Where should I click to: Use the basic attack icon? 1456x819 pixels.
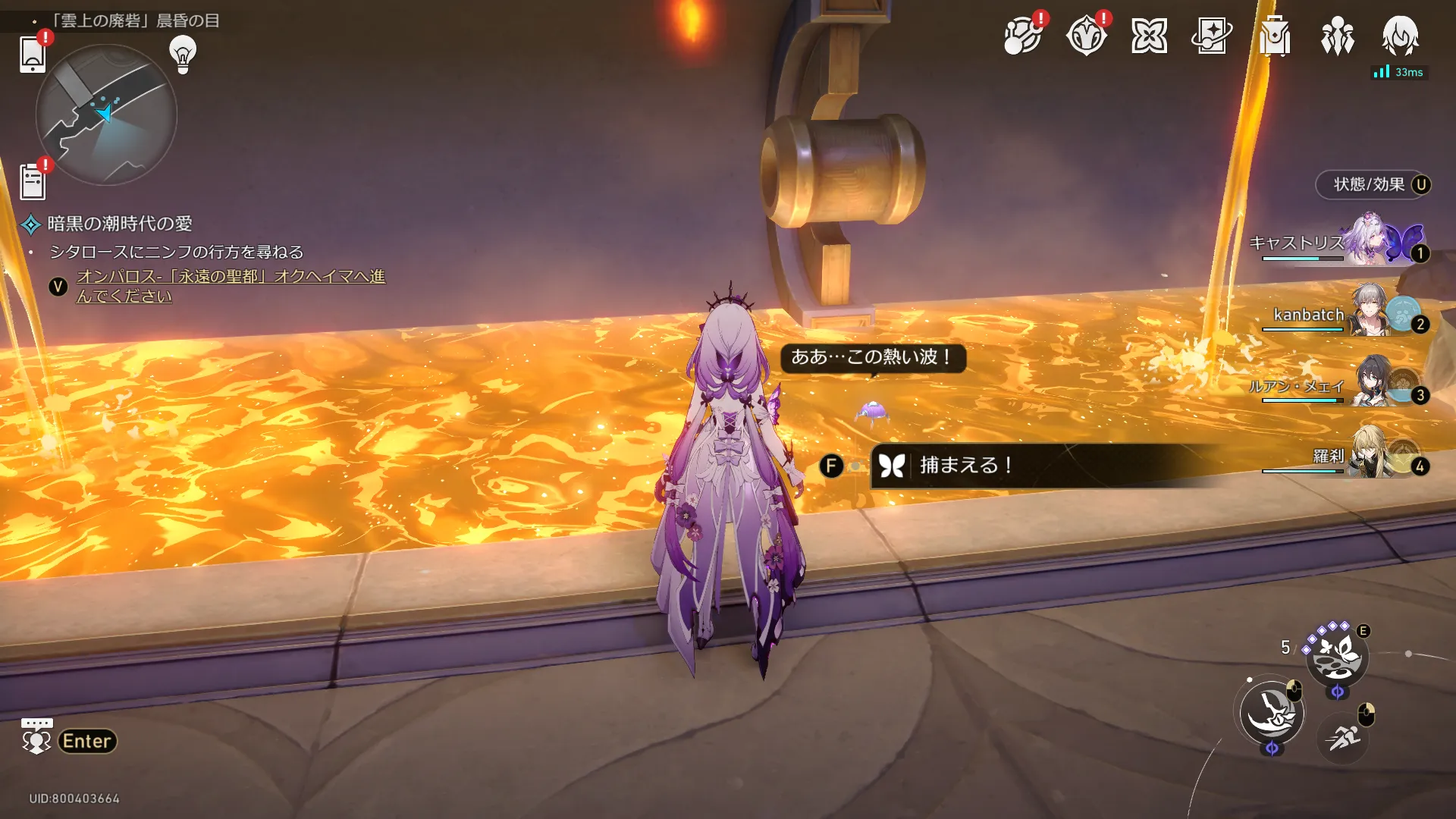click(x=1272, y=713)
